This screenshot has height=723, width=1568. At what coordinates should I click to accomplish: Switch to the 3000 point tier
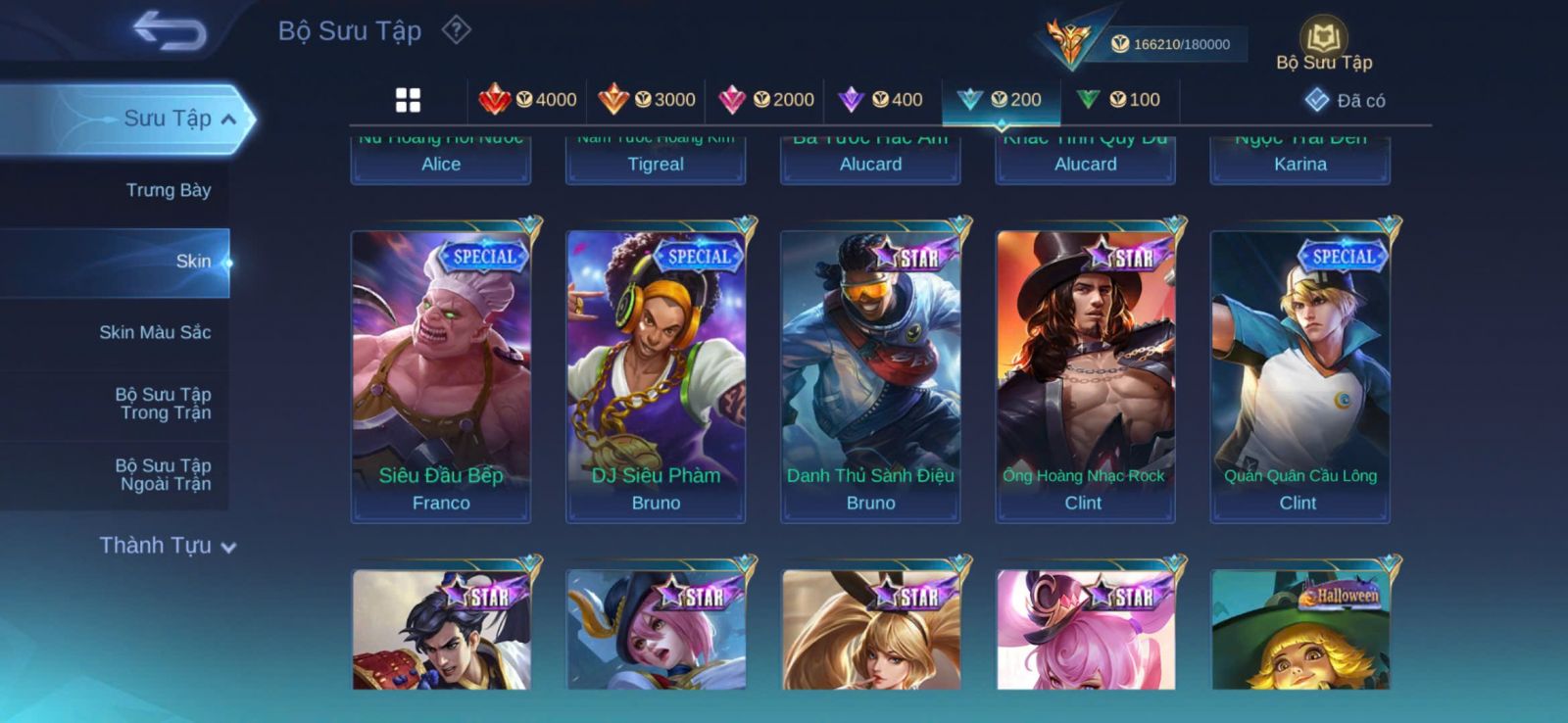tap(648, 100)
